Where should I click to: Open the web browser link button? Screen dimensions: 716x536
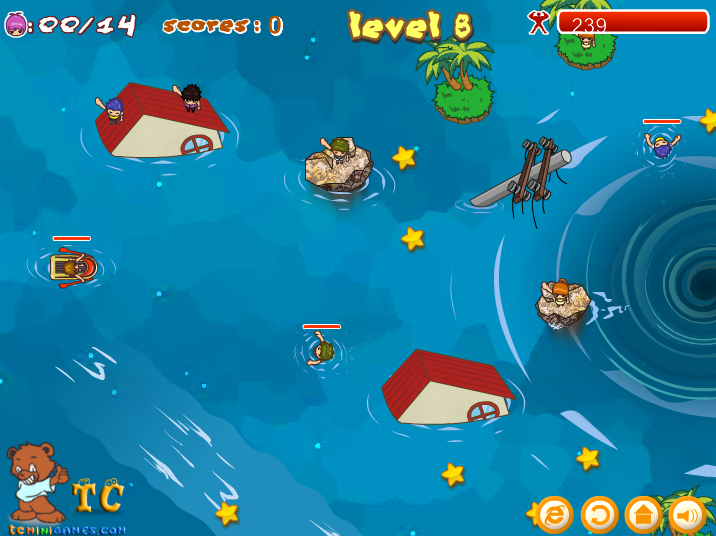pos(555,515)
